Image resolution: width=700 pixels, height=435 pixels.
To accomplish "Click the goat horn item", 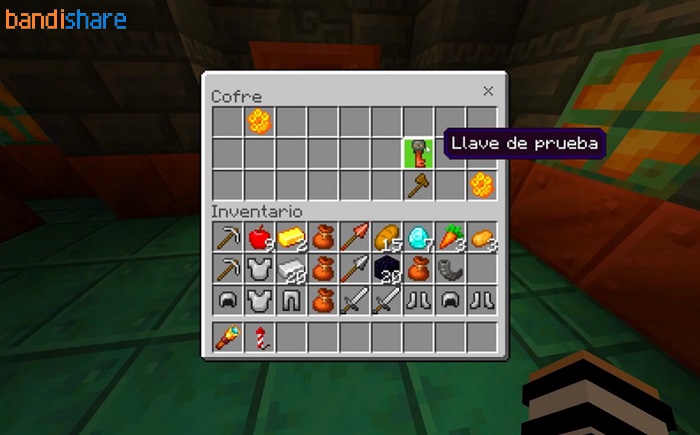I will [x=451, y=268].
